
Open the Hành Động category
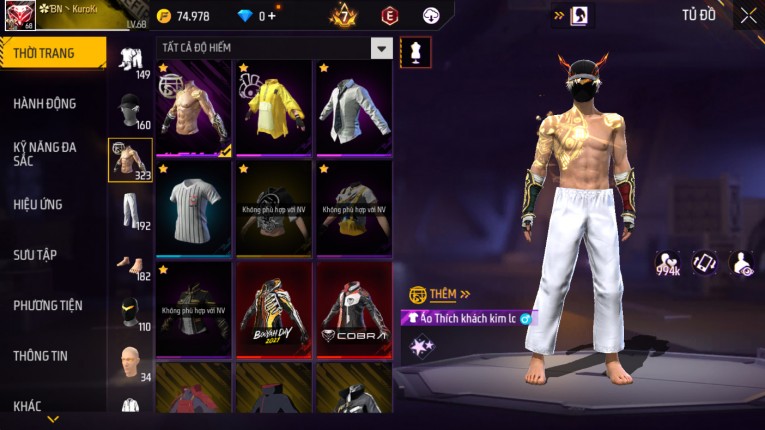coord(45,103)
